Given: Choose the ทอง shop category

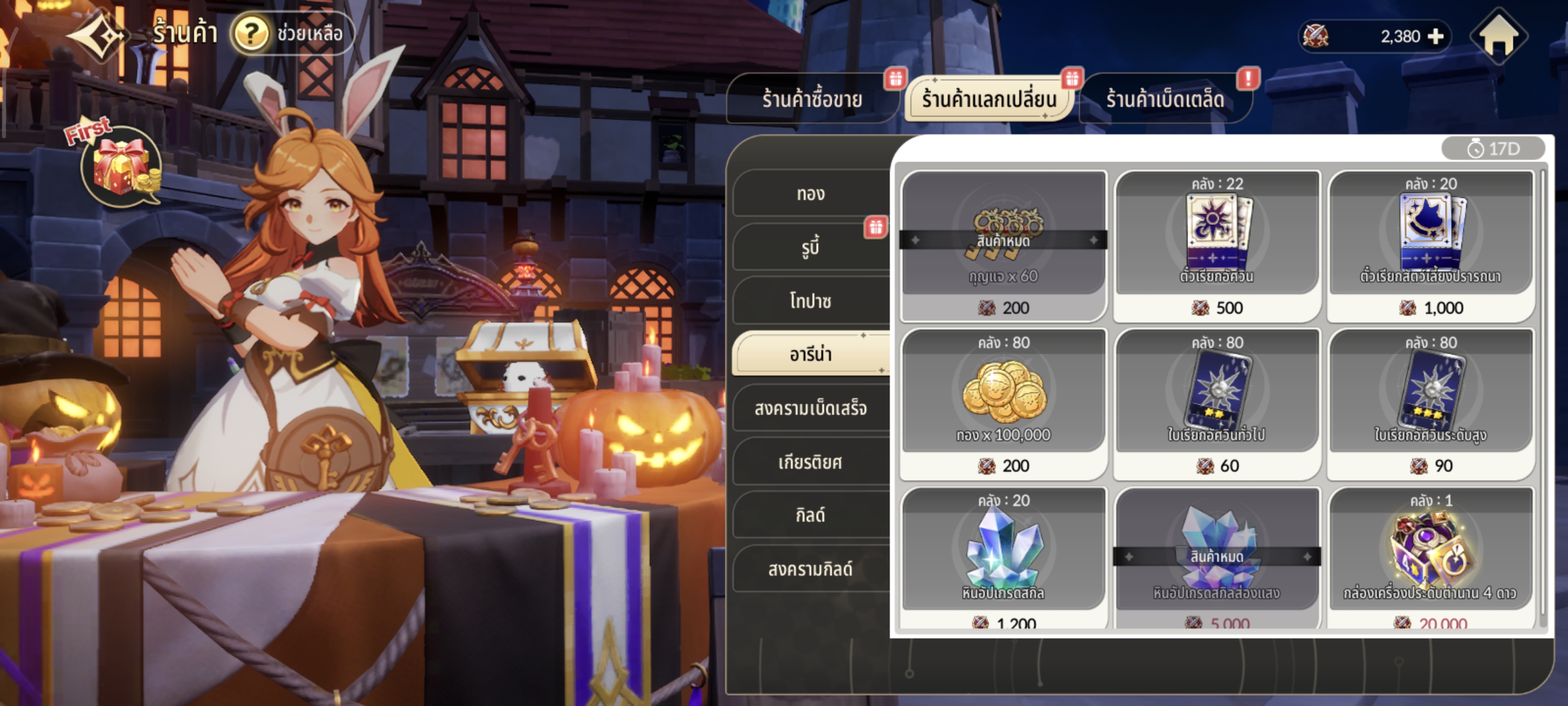Looking at the screenshot, I should click(x=811, y=194).
